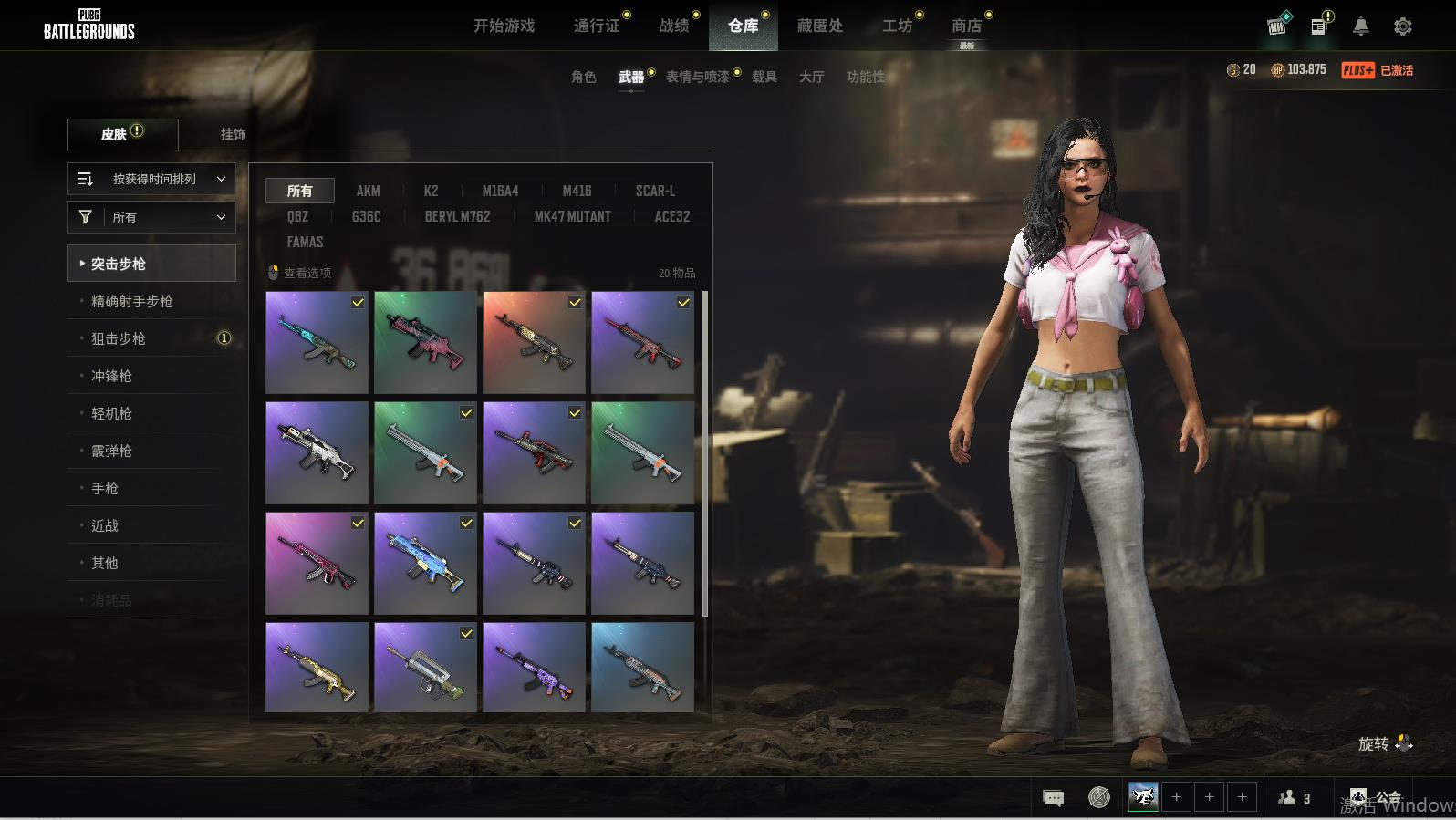Viewport: 1456px width, 820px height.
Task: Open the 商店 store page
Action: [966, 26]
